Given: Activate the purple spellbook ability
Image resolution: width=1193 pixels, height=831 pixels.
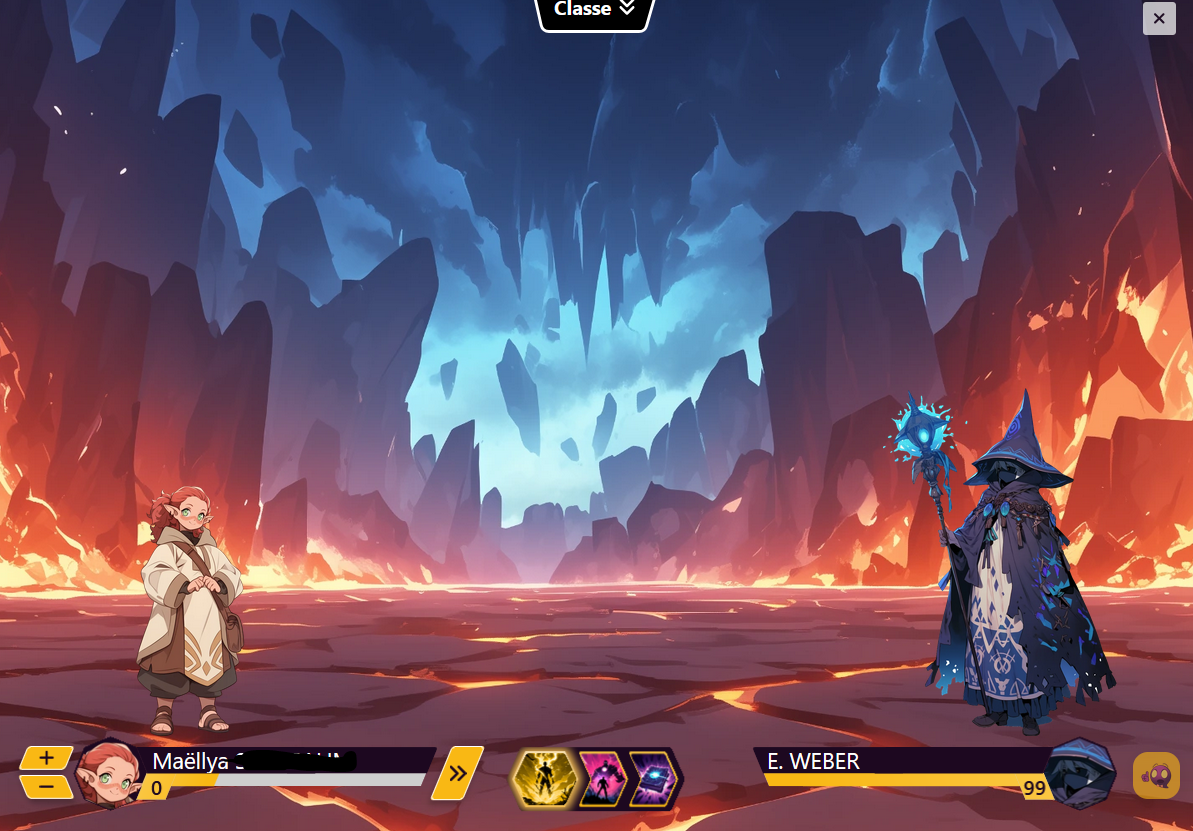Looking at the screenshot, I should [653, 777].
